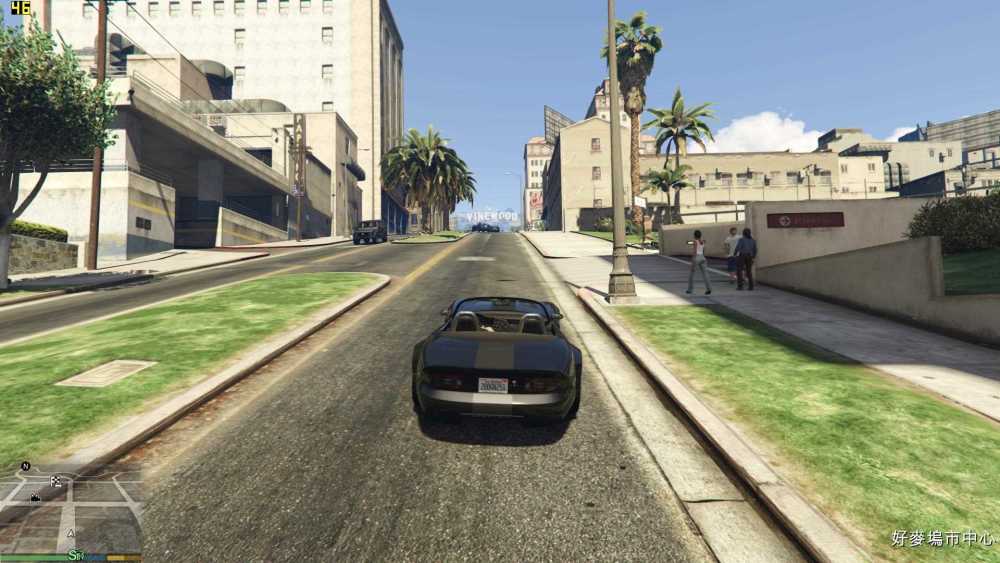This screenshot has width=1000, height=563.
Task: Click the checkered race flag map marker
Action: pyautogui.click(x=56, y=481)
